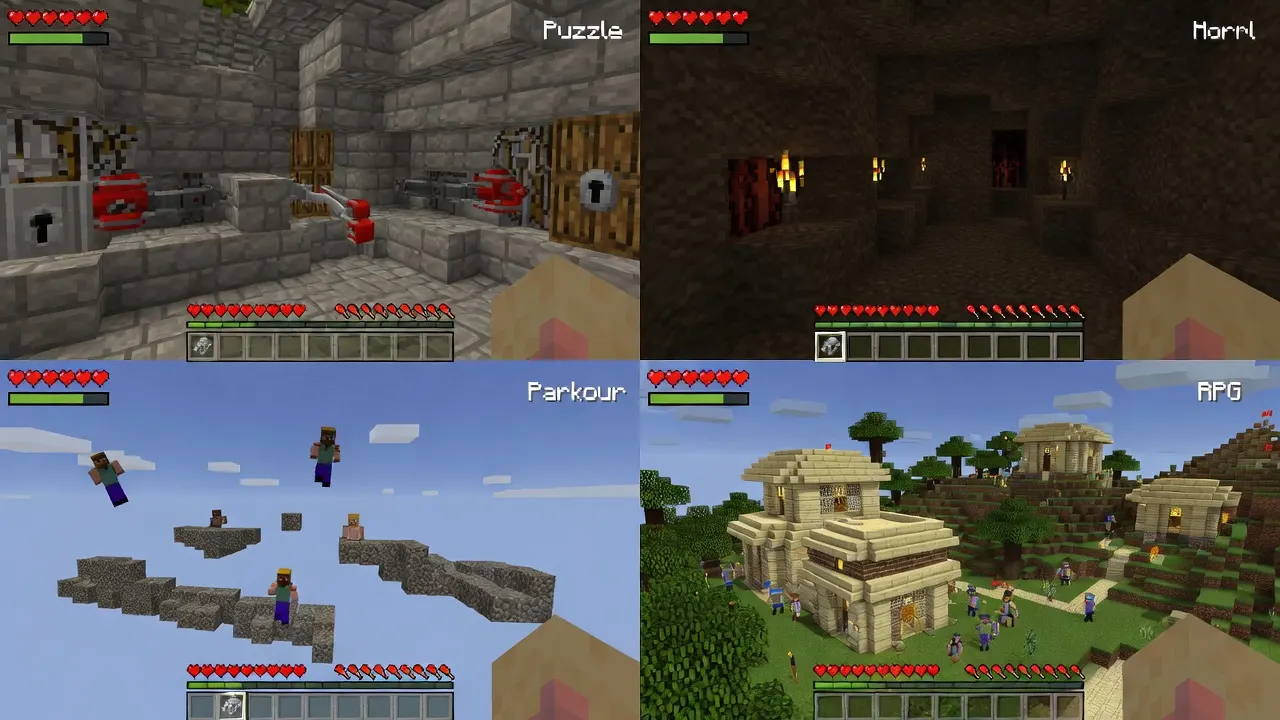Click the Horrl label
The width and height of the screenshot is (1280, 720).
tap(1224, 30)
